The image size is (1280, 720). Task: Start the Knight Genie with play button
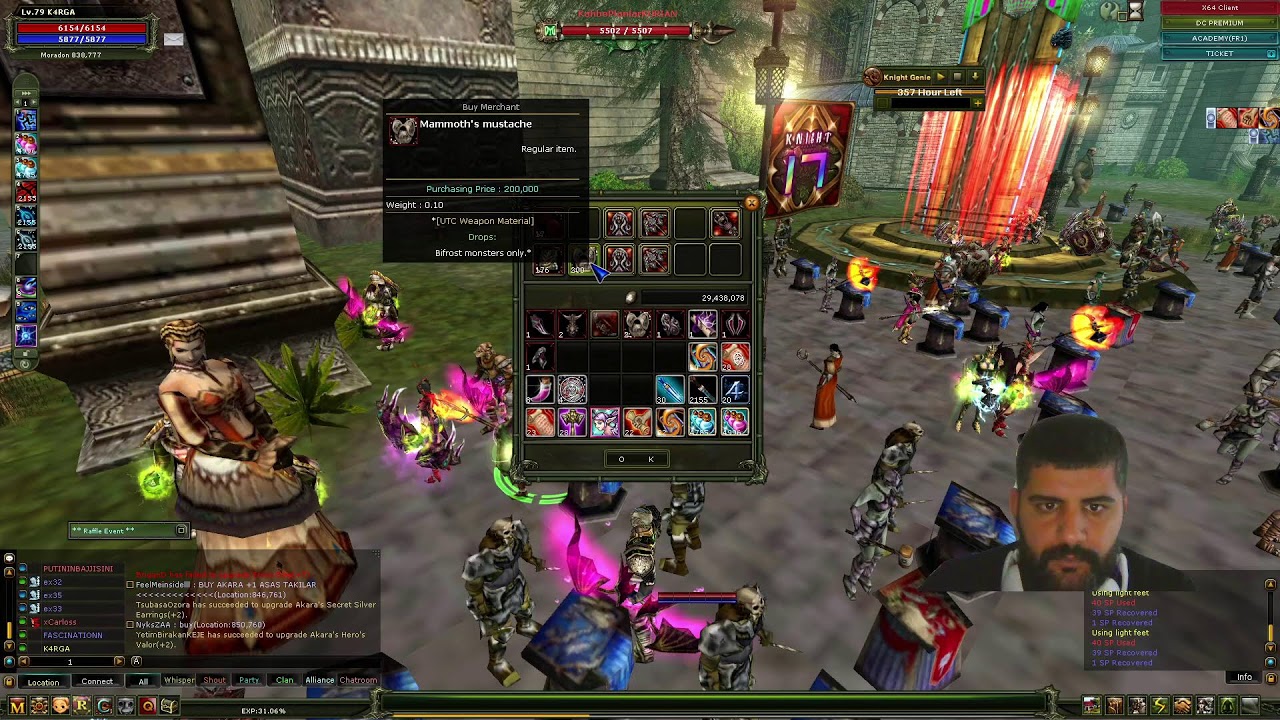click(x=940, y=77)
